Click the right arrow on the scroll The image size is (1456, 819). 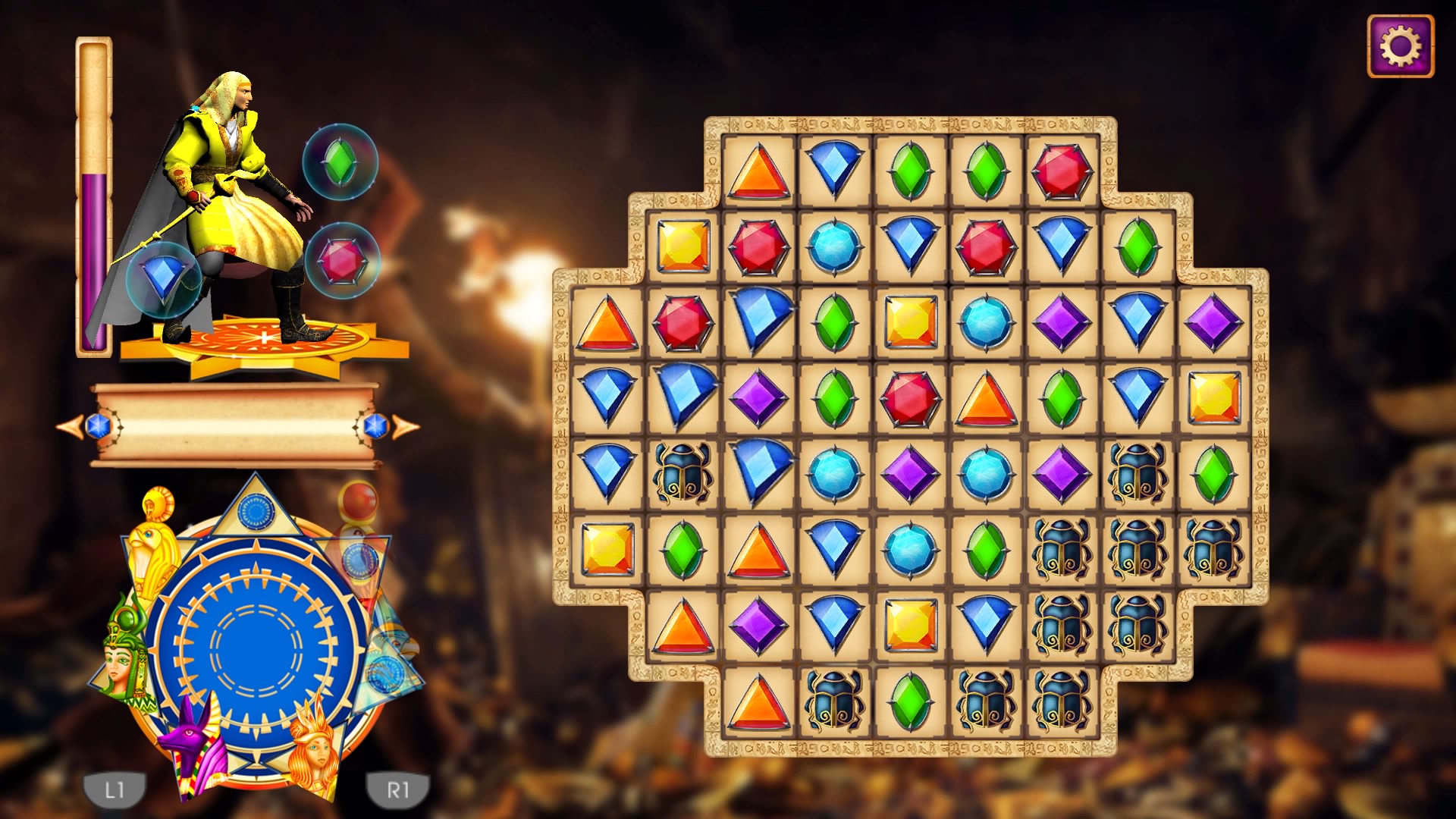tap(404, 426)
